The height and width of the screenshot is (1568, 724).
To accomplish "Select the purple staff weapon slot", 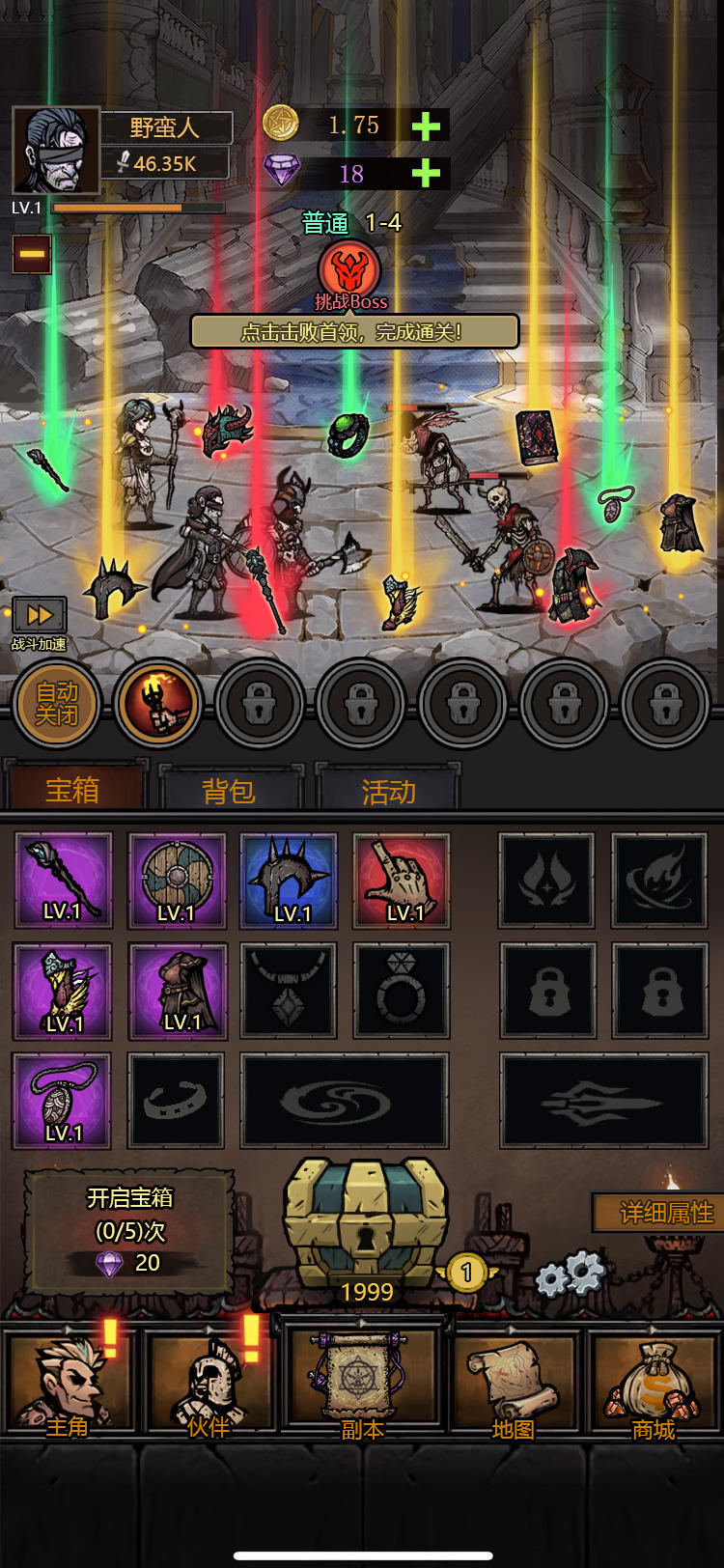I will tap(64, 880).
